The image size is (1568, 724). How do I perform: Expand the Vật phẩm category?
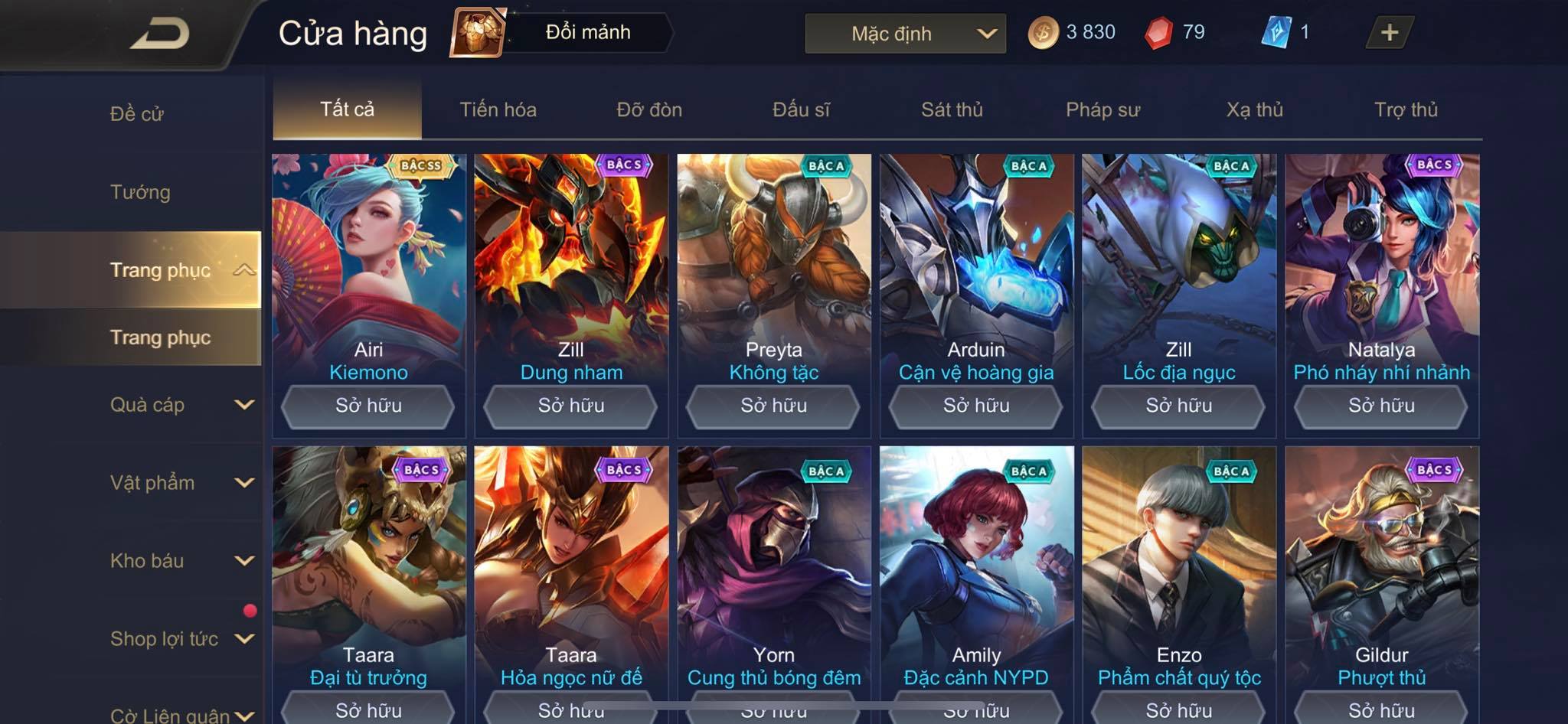[x=180, y=483]
